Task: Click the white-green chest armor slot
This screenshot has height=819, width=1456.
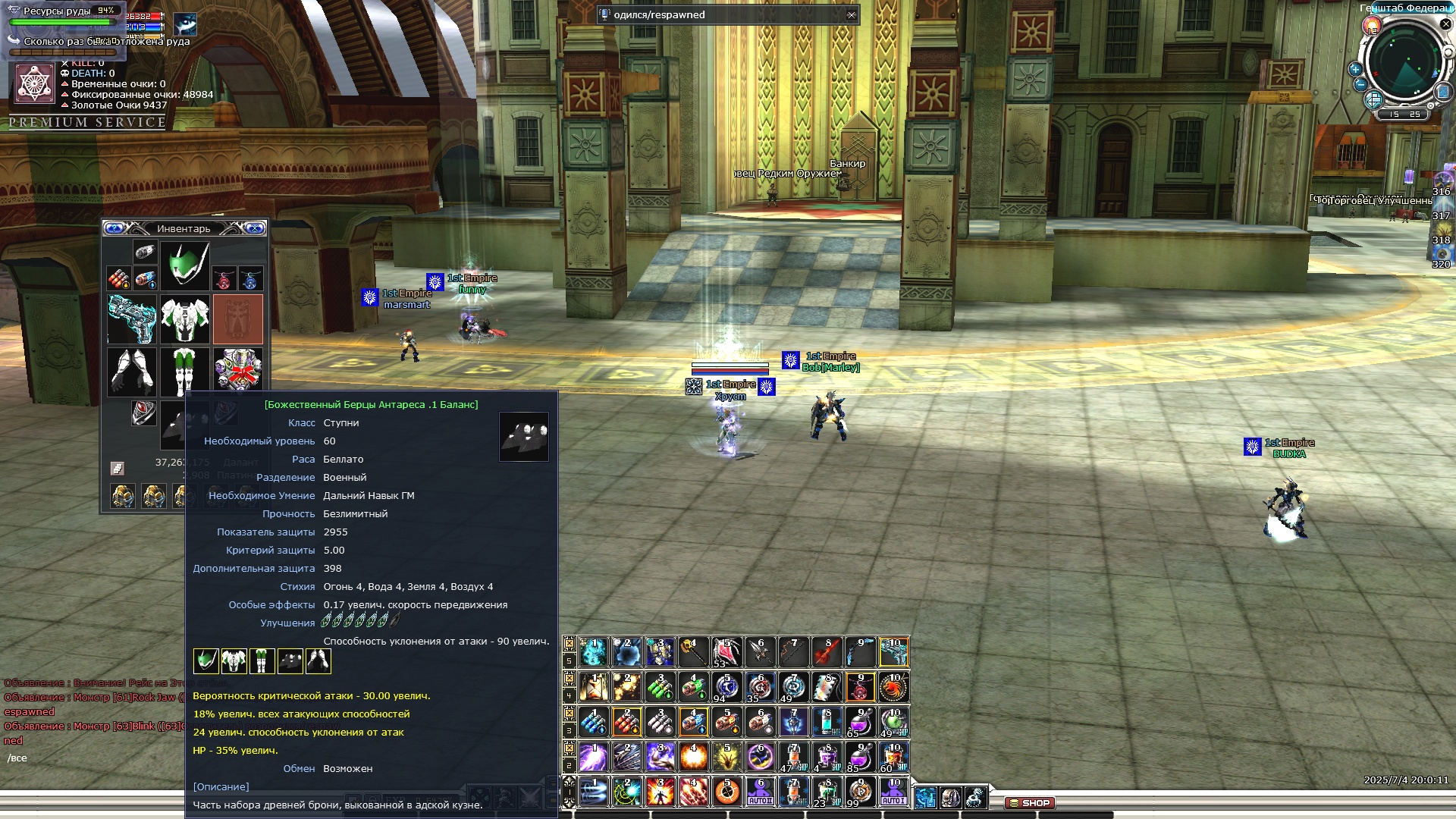Action: tap(184, 319)
